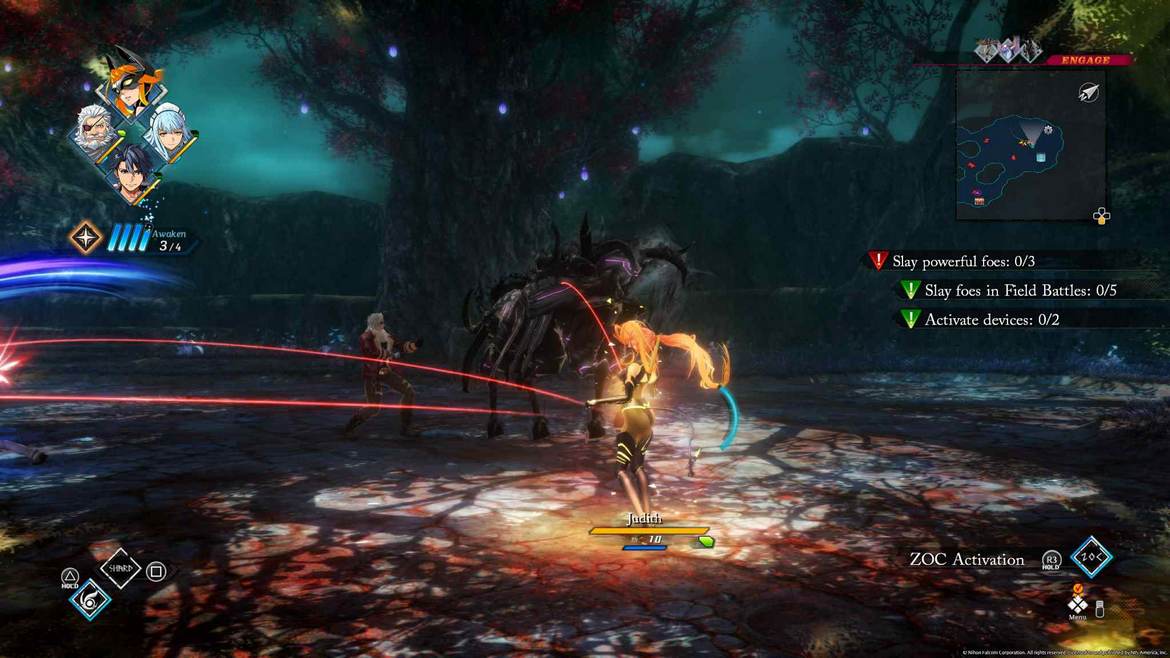The height and width of the screenshot is (658, 1170).
Task: Open the minimap
Action: click(x=1030, y=144)
